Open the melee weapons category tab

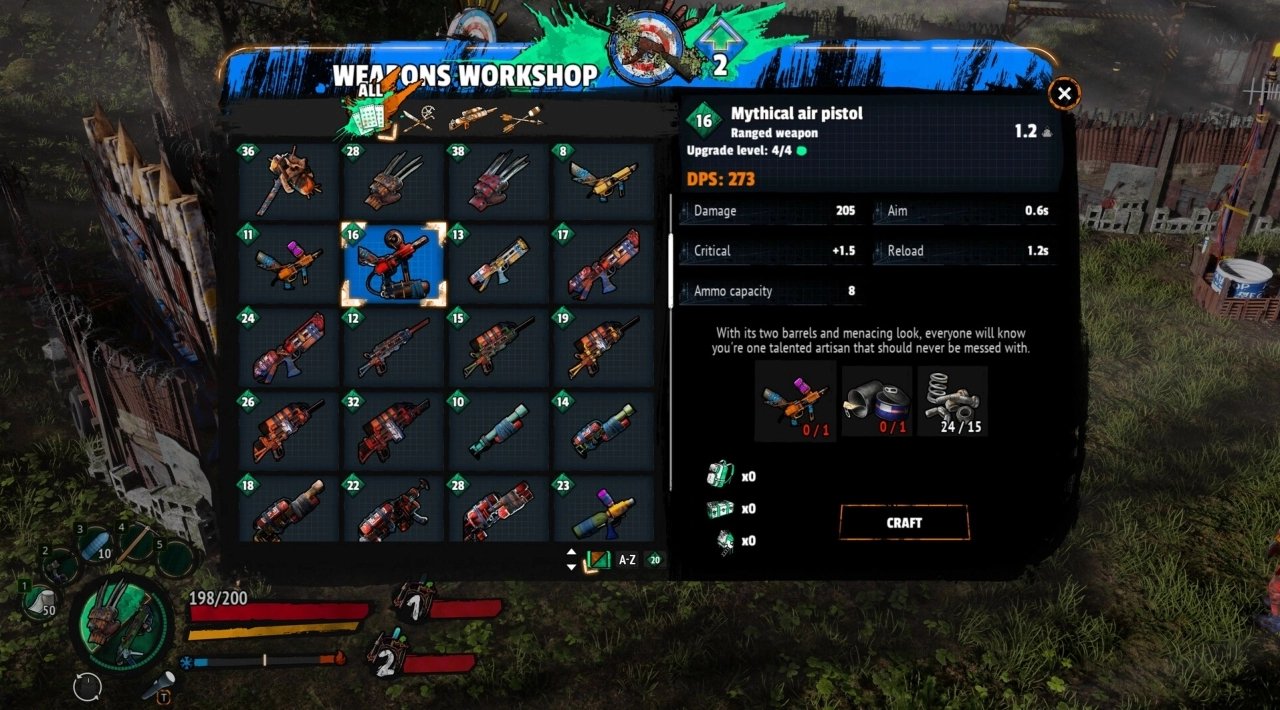(418, 119)
